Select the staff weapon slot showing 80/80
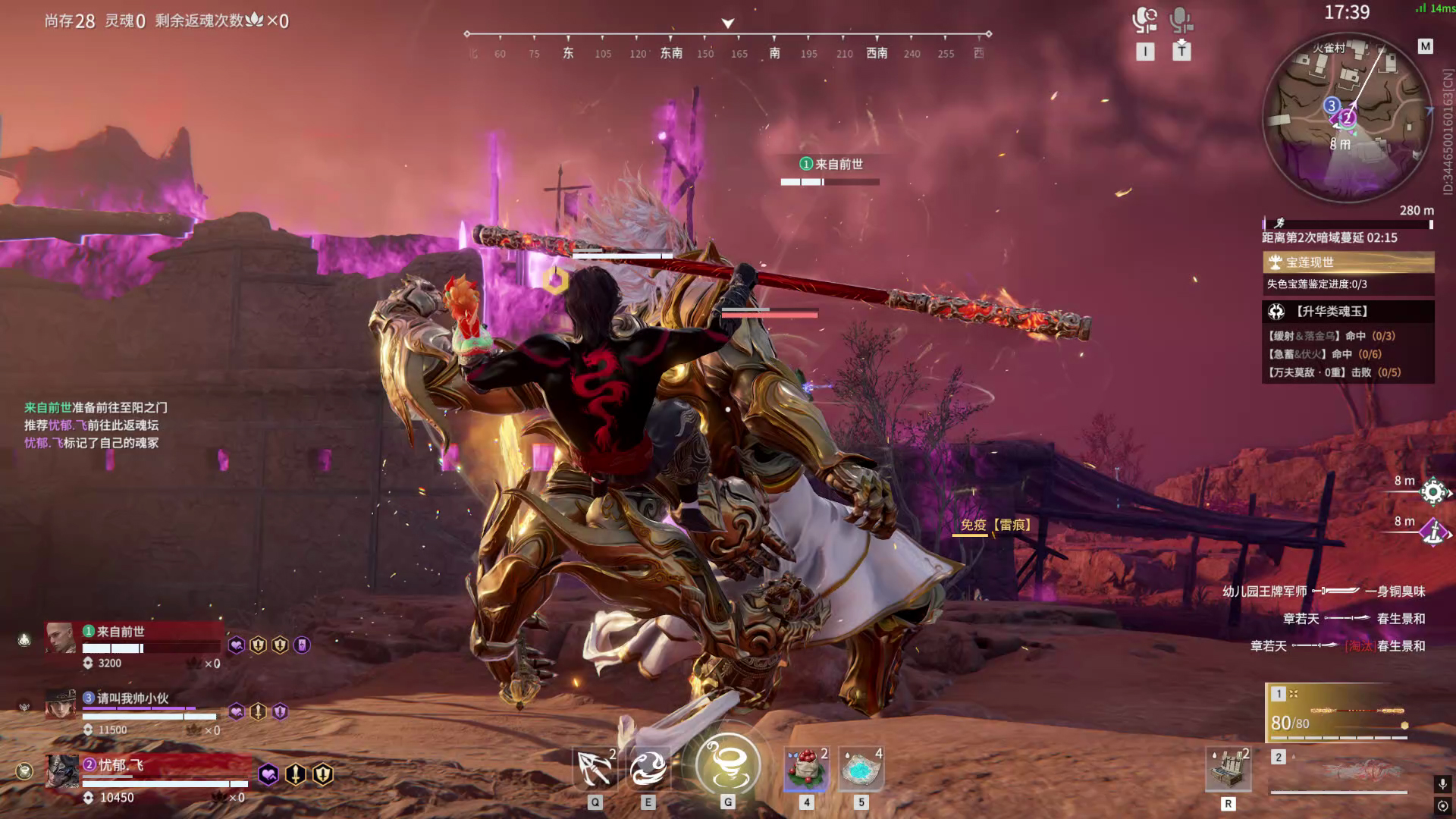This screenshot has width=1456, height=819. (x=1339, y=713)
